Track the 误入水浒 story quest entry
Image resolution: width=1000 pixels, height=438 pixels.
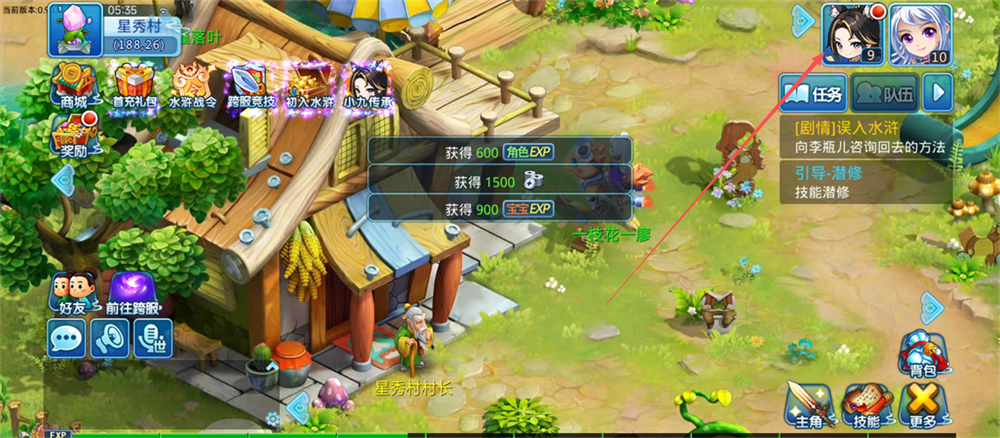(865, 137)
